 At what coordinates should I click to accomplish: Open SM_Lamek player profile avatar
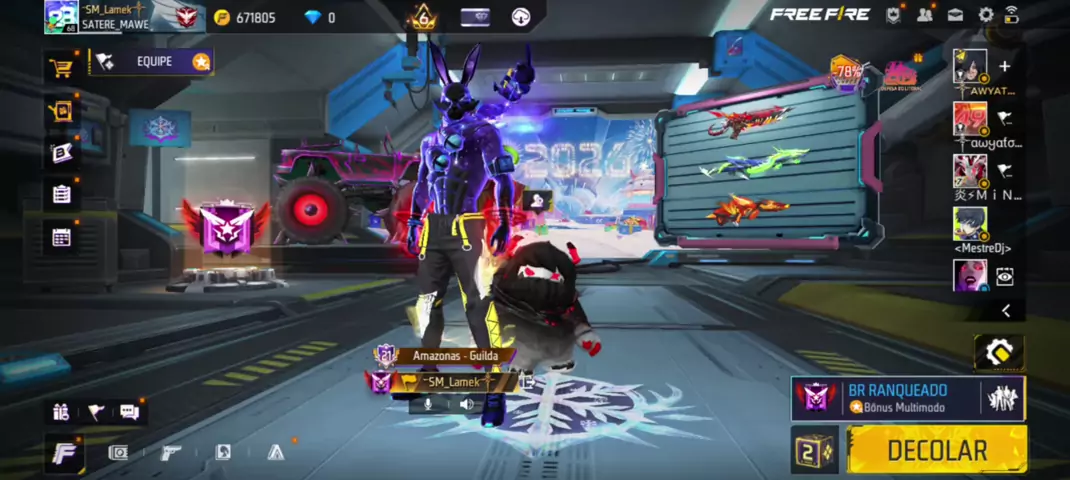click(x=61, y=16)
